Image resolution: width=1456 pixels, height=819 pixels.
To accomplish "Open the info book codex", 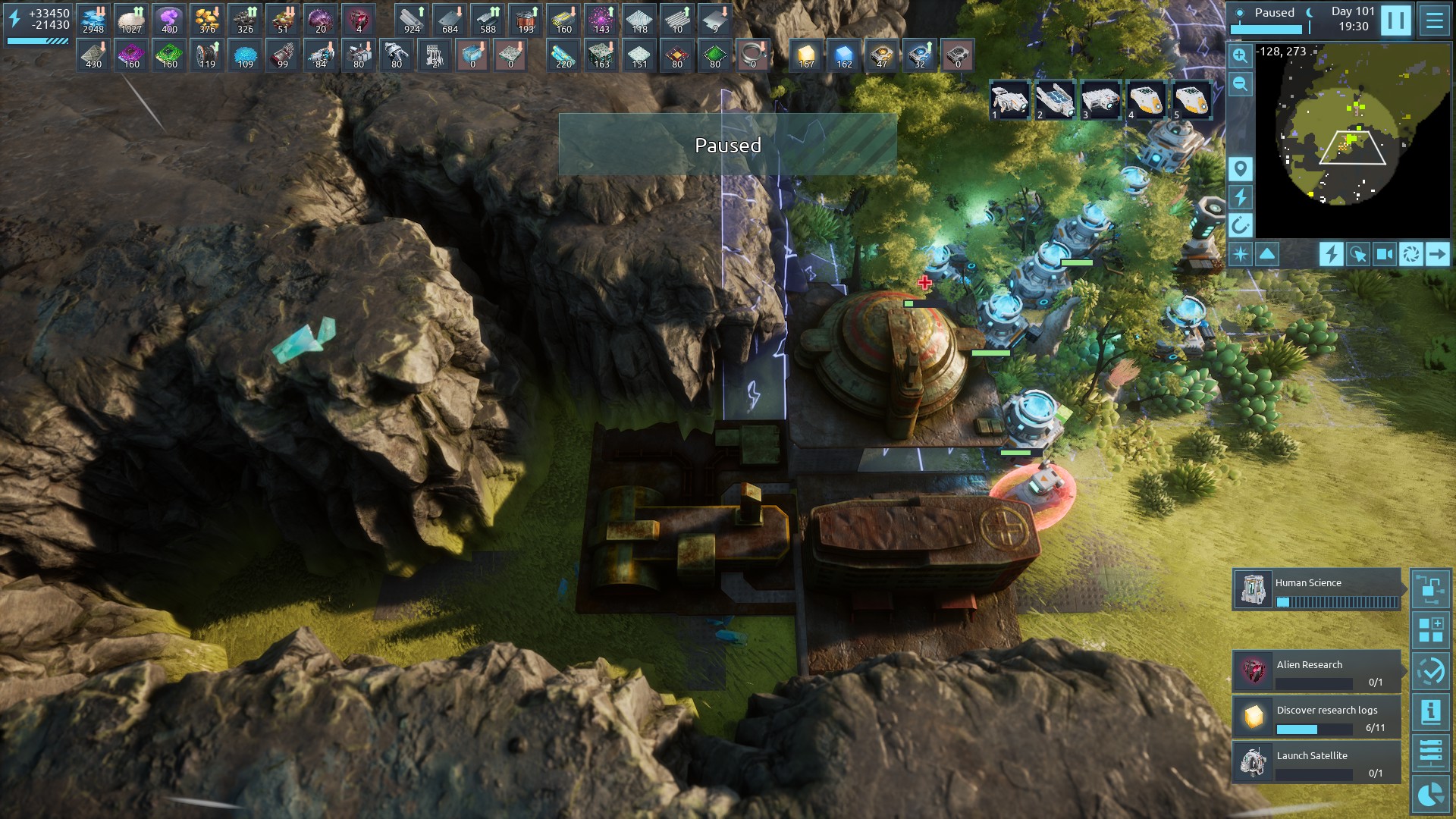I will pos(1430,712).
